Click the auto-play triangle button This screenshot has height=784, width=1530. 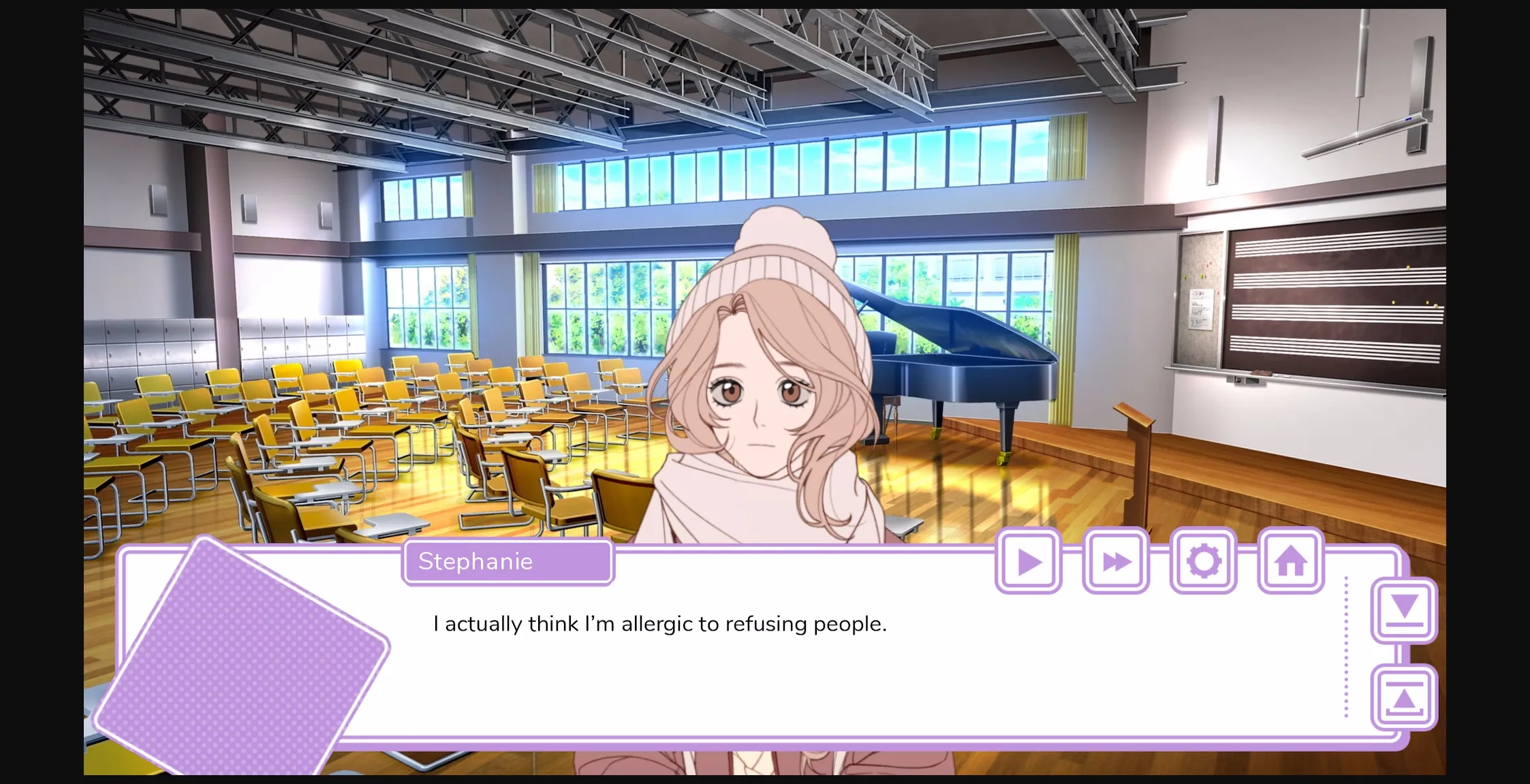coord(1029,561)
